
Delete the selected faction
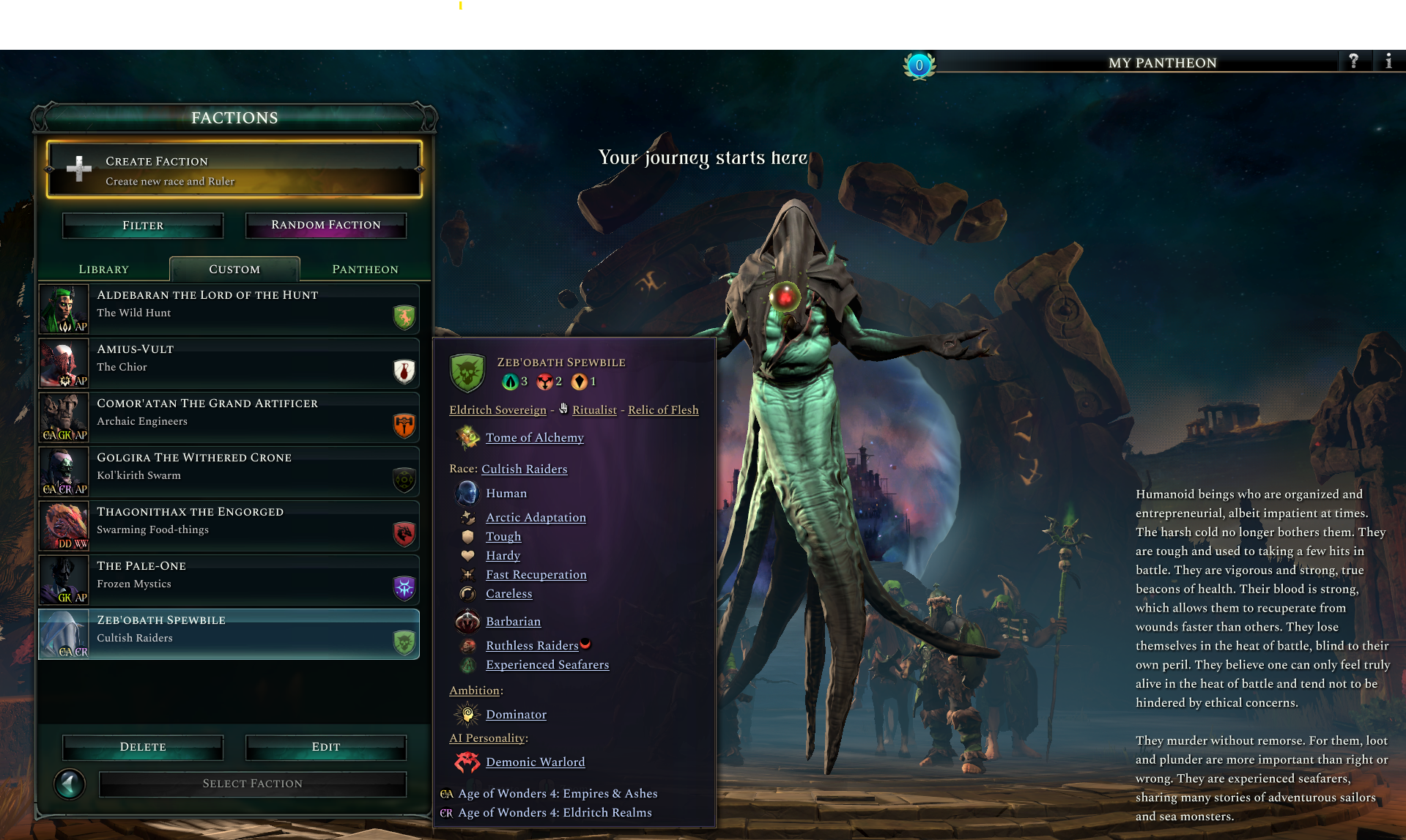(143, 747)
